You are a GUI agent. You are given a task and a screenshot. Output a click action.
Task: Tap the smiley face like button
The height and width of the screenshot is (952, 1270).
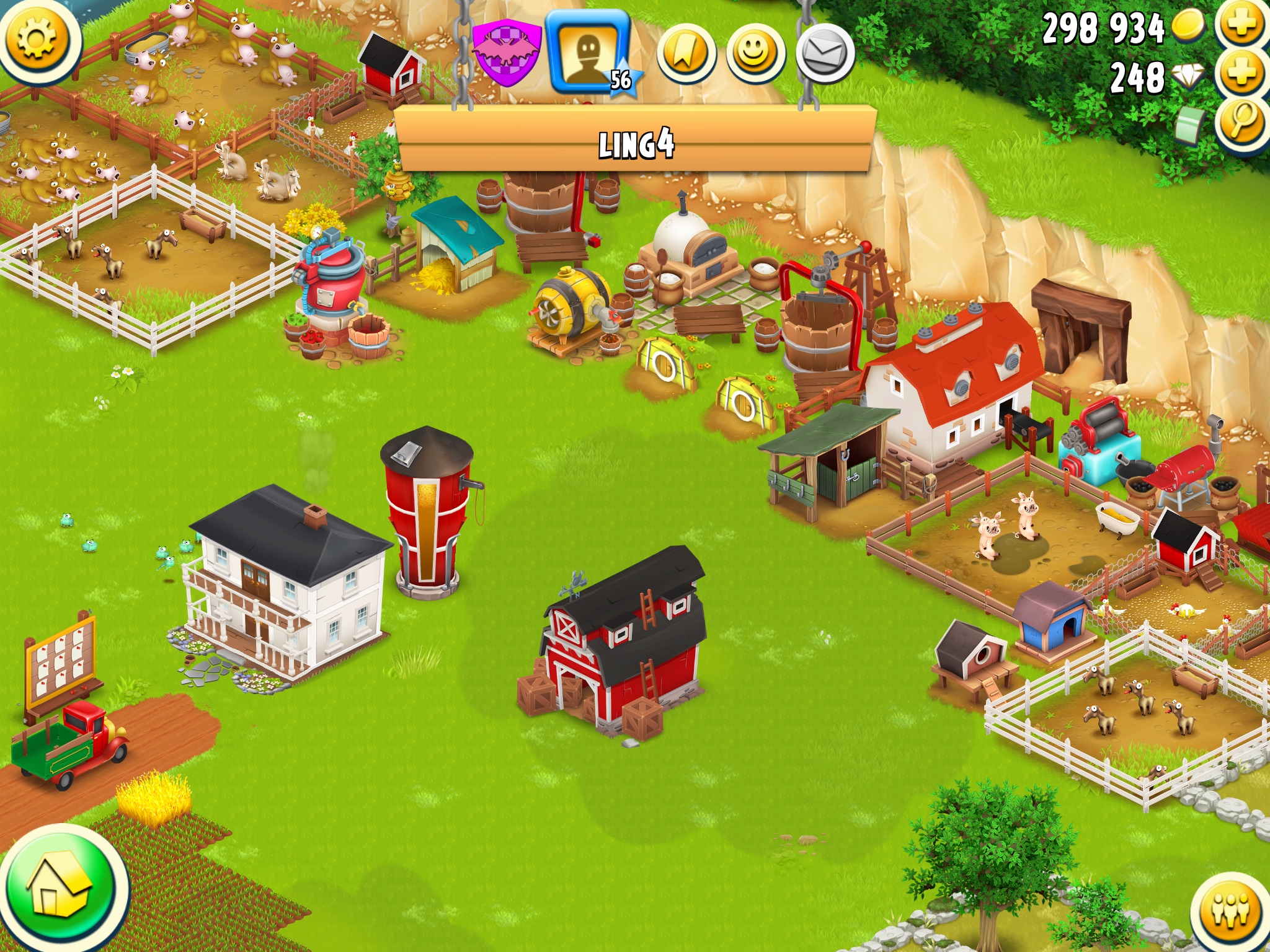755,54
